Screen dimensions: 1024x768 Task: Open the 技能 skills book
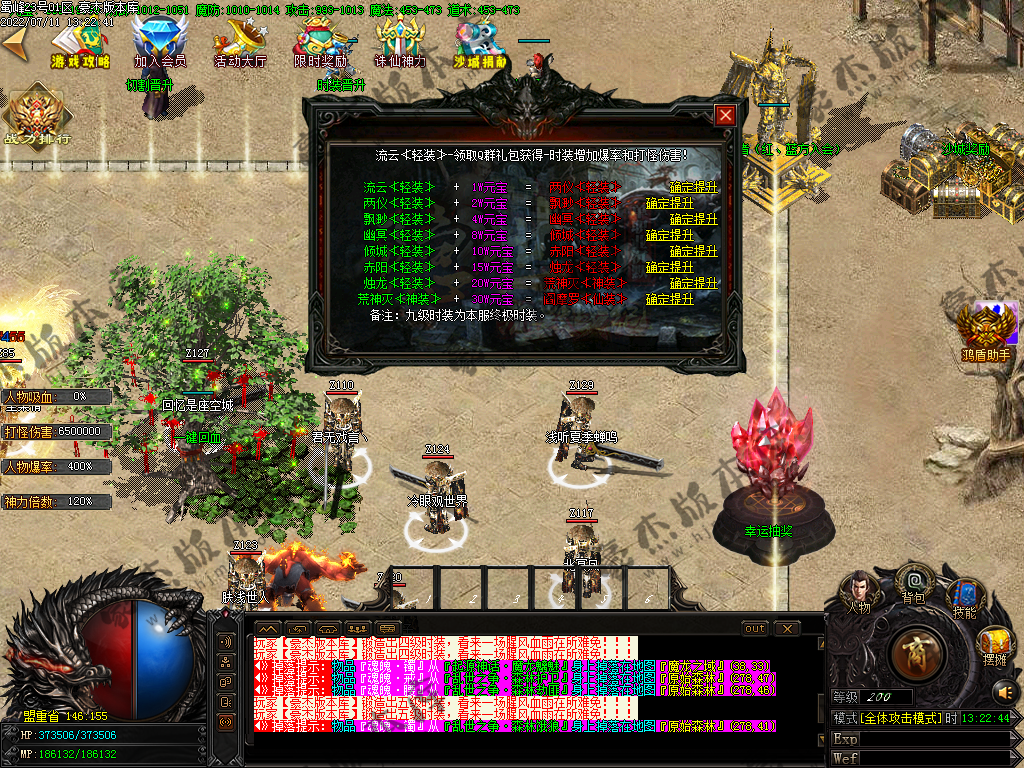[964, 596]
